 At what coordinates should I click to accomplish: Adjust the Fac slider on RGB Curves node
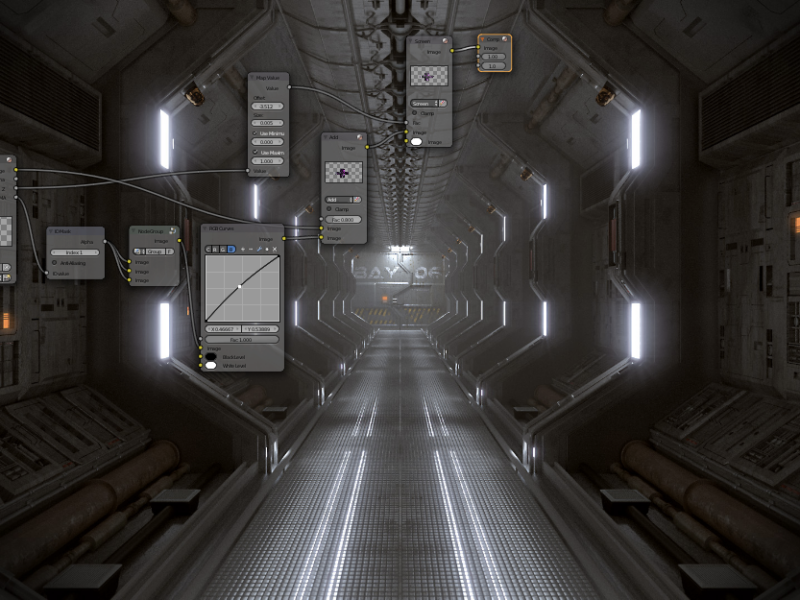pyautogui.click(x=243, y=339)
